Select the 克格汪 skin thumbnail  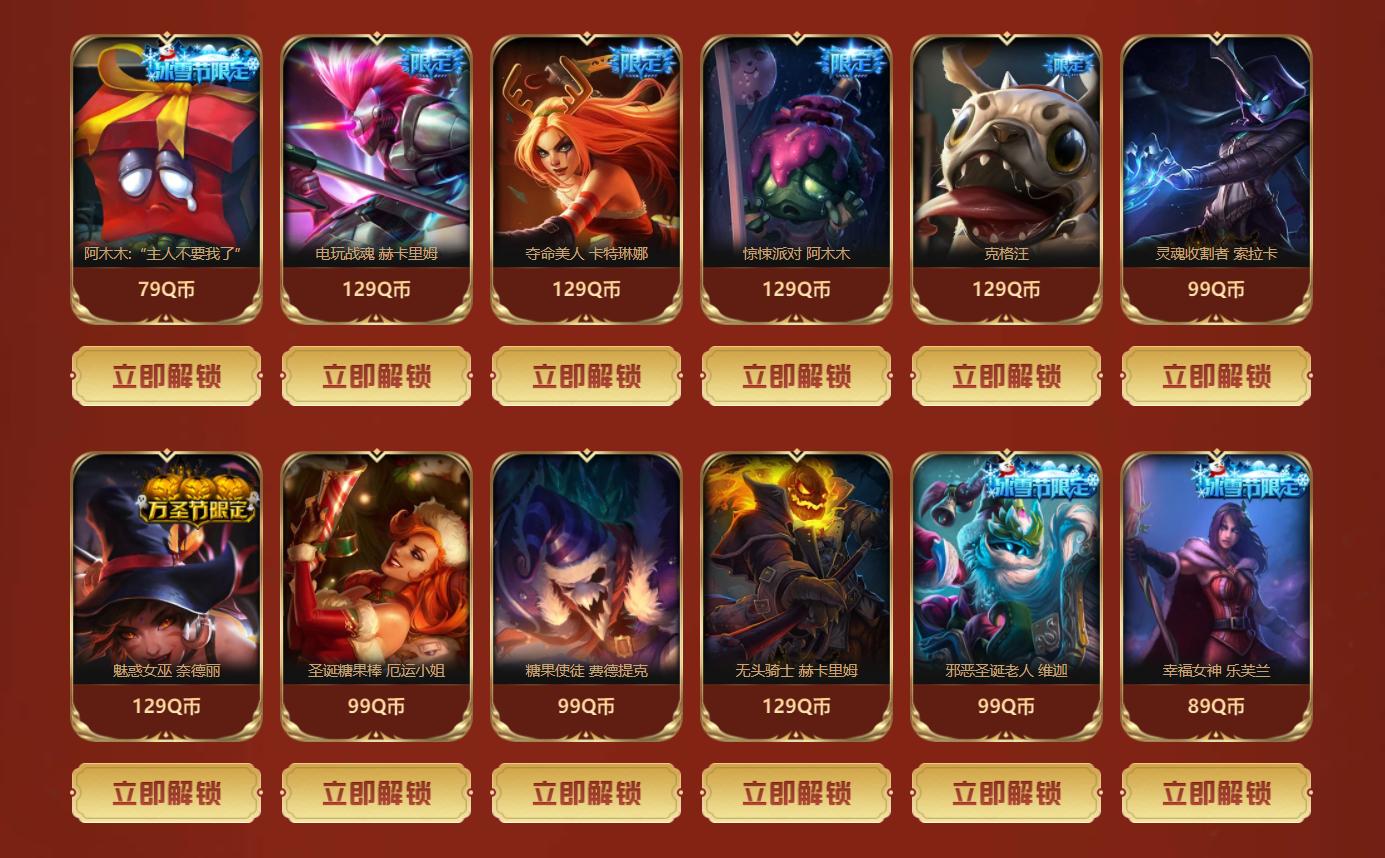pyautogui.click(x=1006, y=150)
